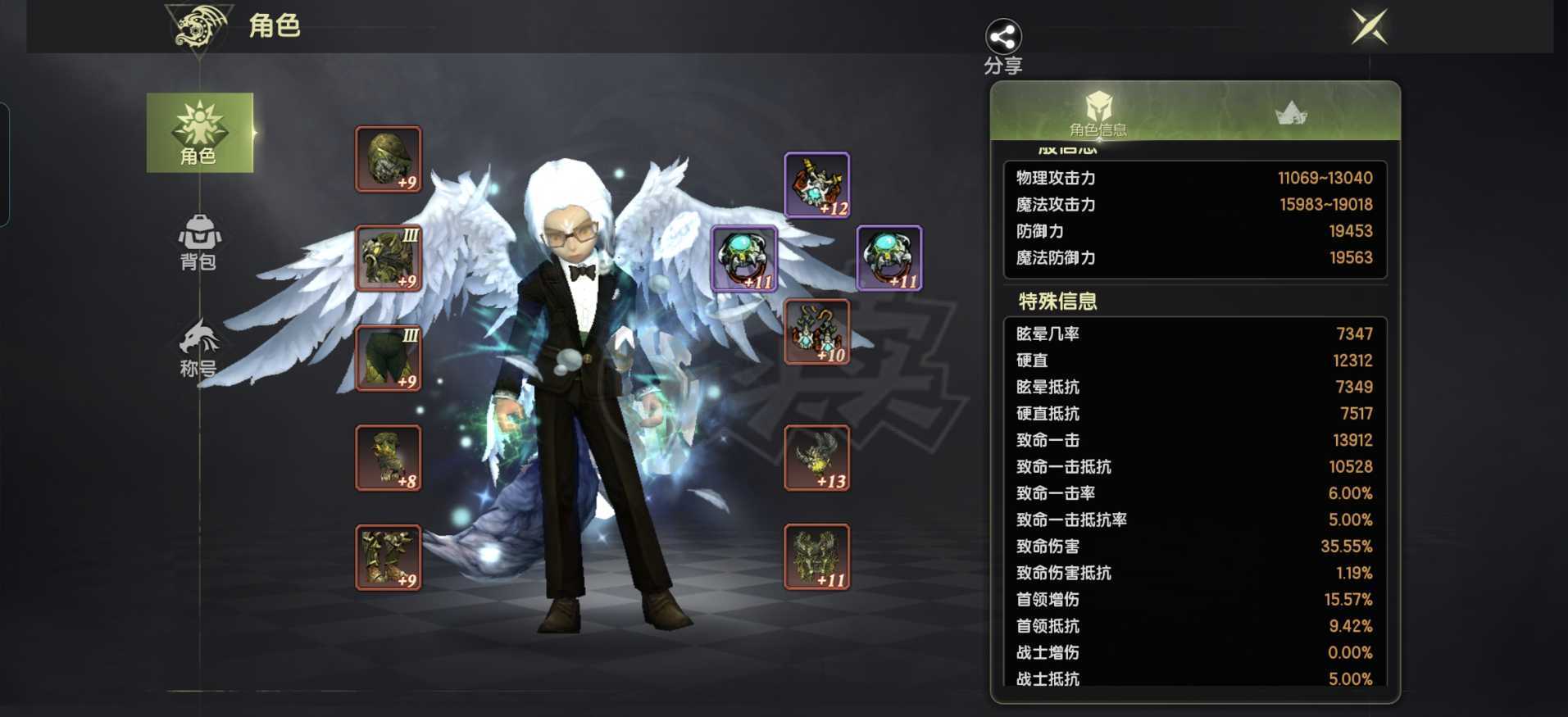Switch to the crown icon tab
This screenshot has width=1568, height=717.
(x=1291, y=113)
